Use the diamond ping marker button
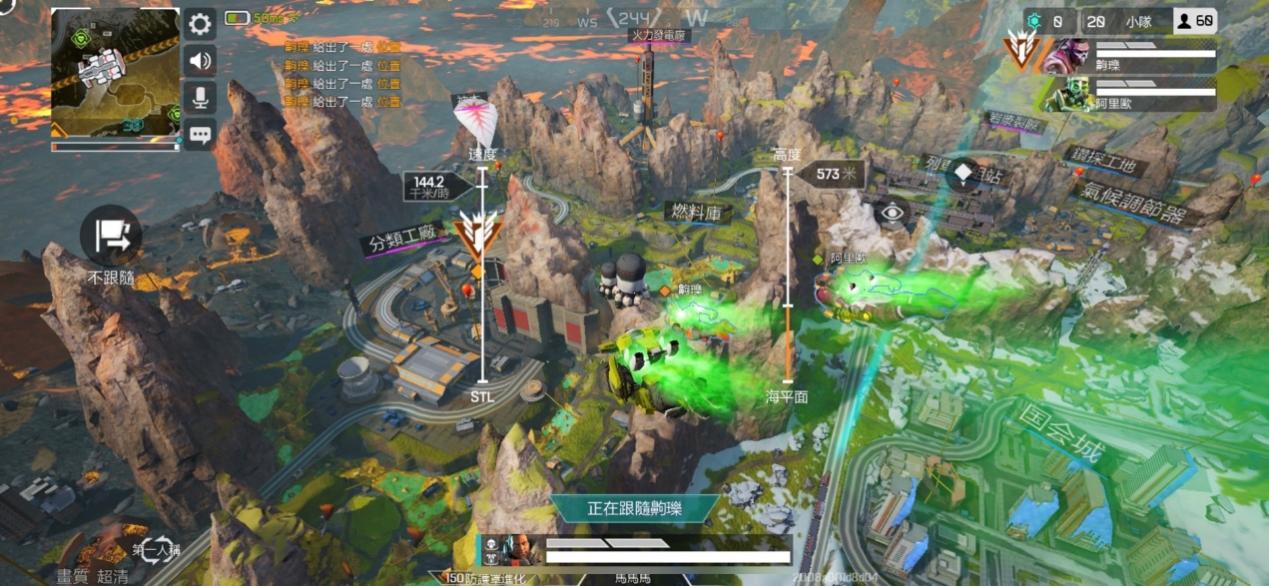 962,172
